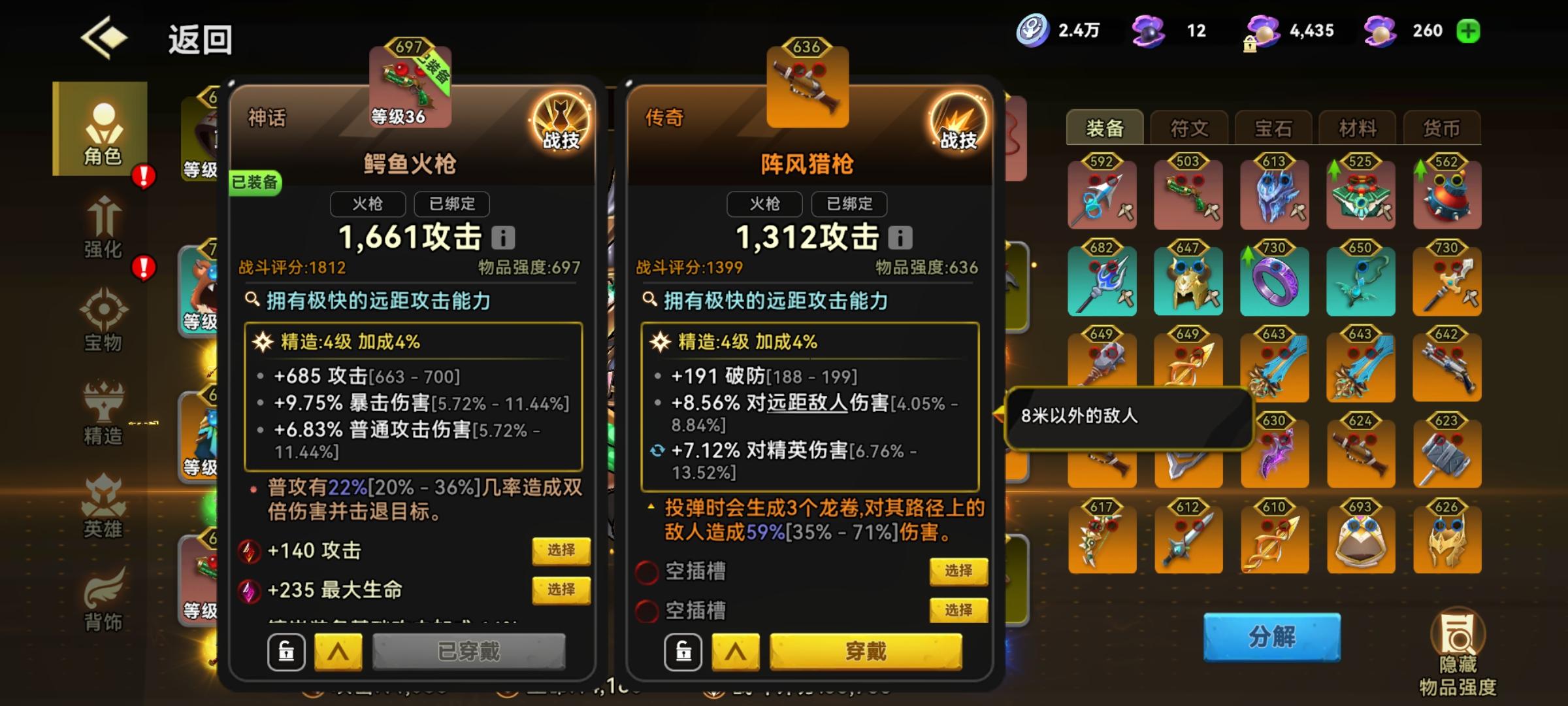Select the item 730 ring thumbnail

point(1274,282)
